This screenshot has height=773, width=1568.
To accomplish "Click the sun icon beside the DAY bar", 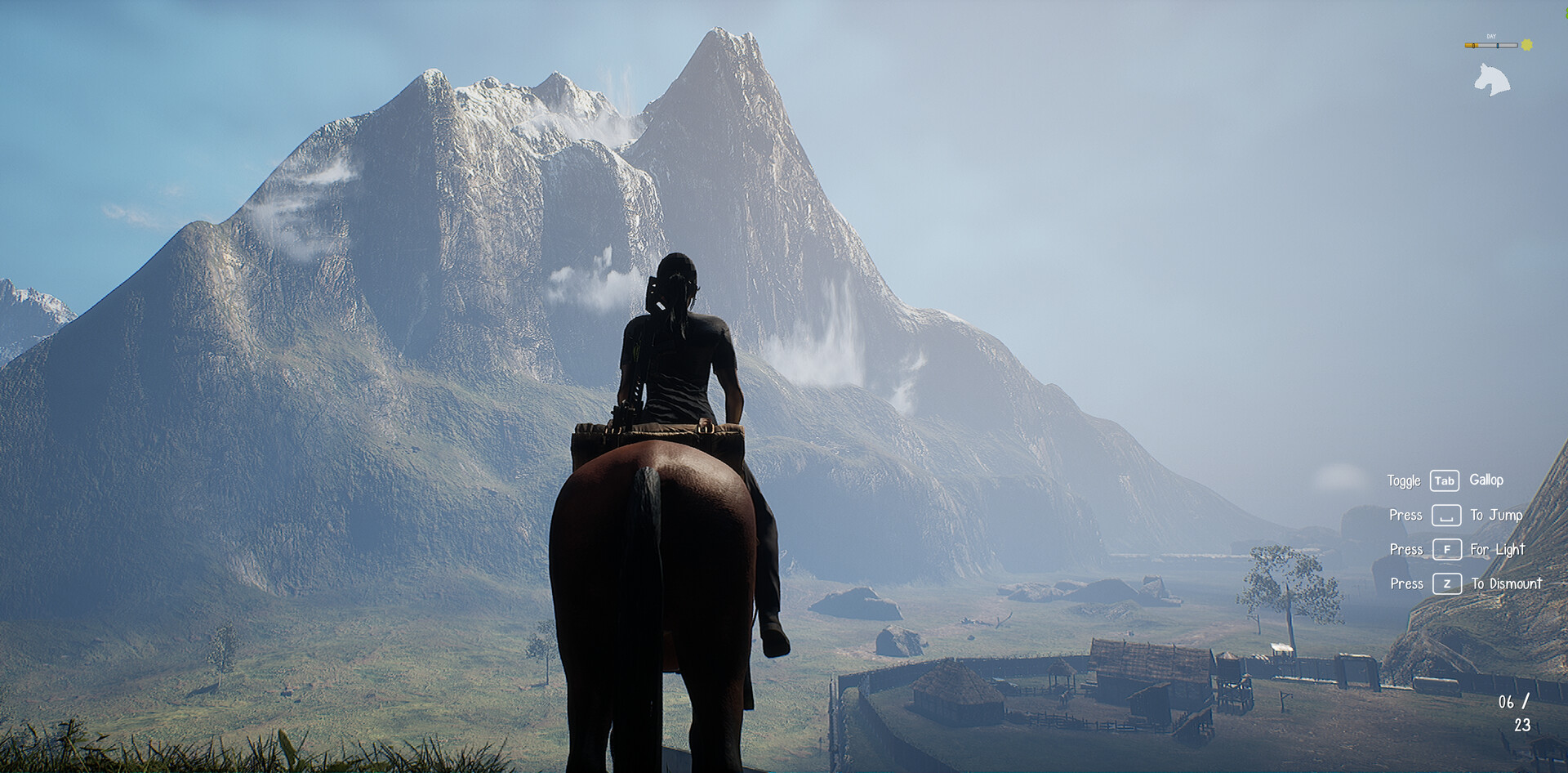I will click(1526, 45).
